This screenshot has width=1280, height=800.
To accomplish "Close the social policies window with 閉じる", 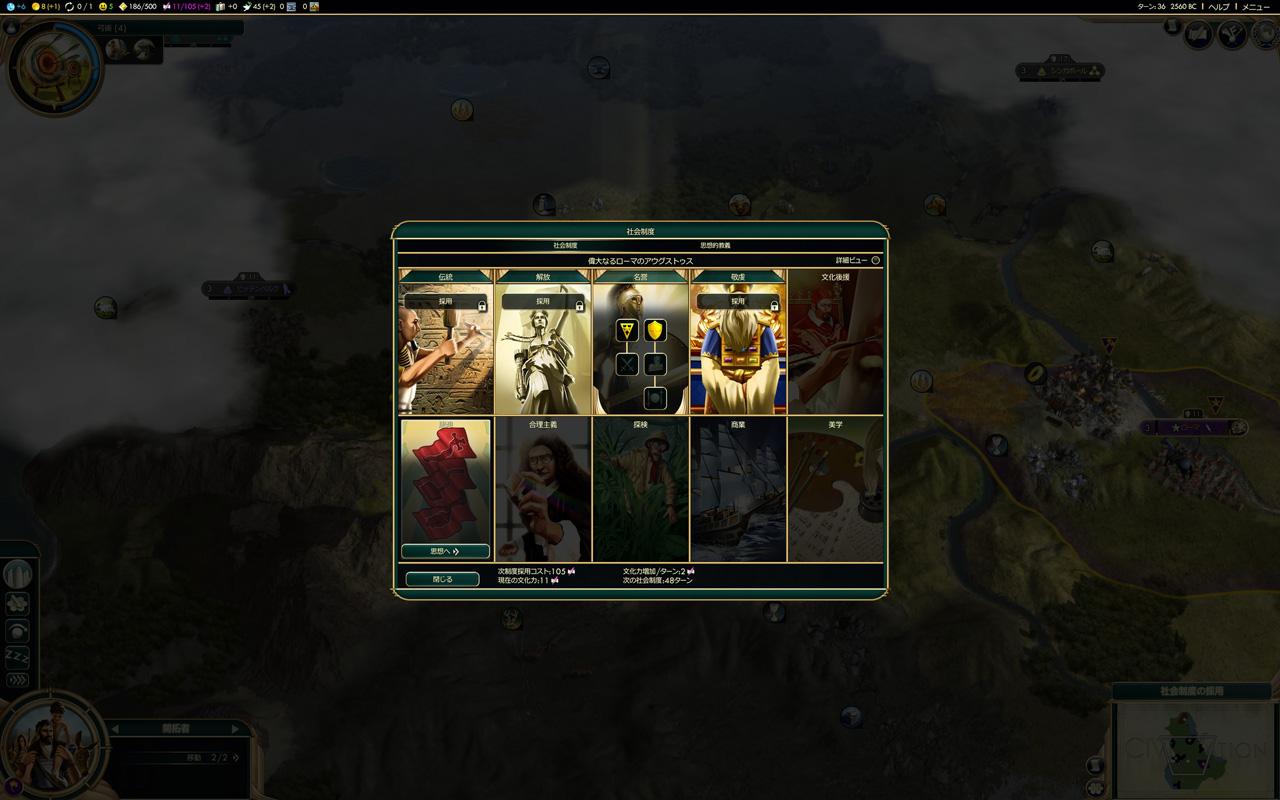I will tap(442, 579).
